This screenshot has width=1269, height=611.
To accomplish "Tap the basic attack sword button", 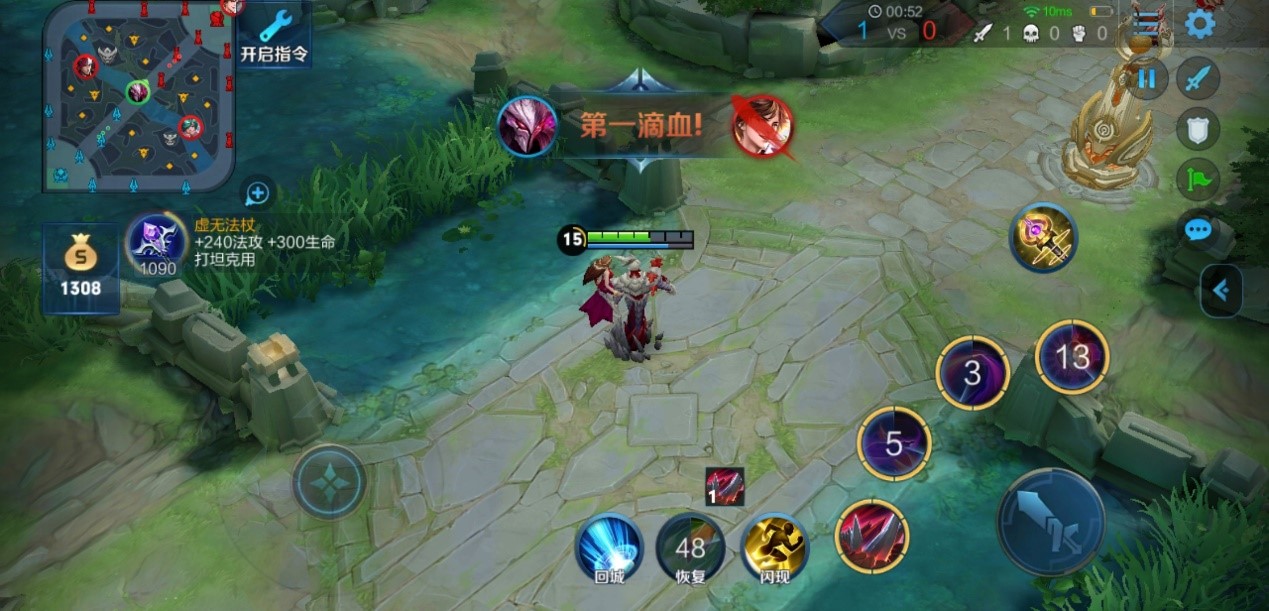I will [1050, 521].
